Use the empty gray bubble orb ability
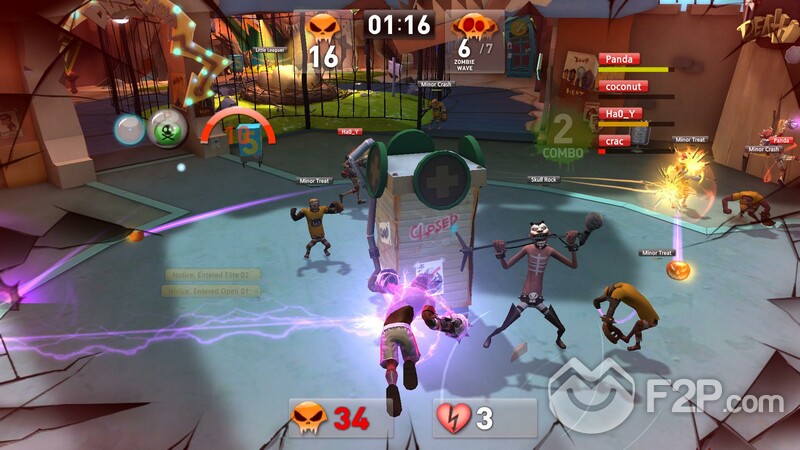Screen dimensions: 800x450 click(x=130, y=129)
